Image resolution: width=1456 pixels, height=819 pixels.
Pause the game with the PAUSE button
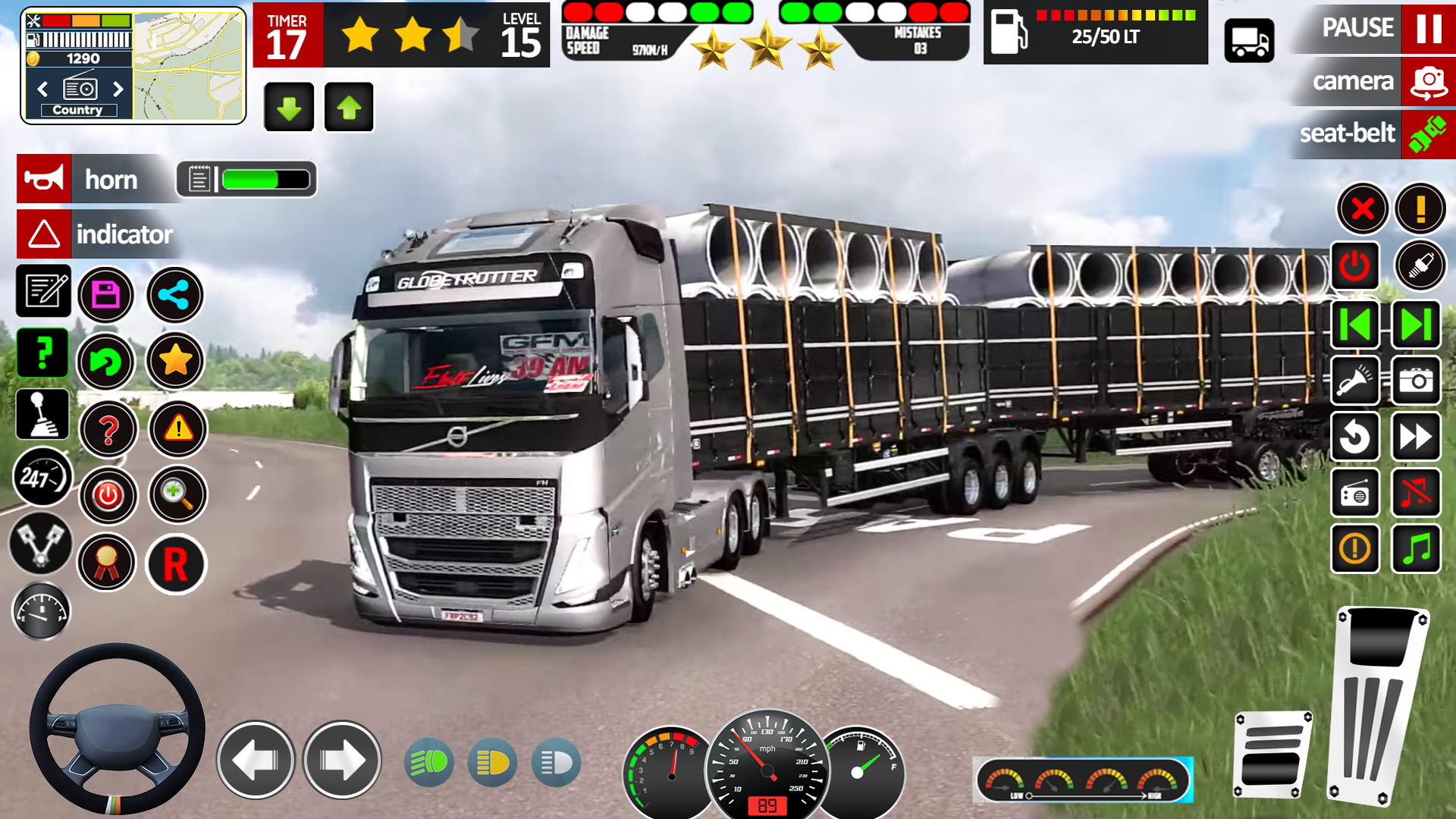click(x=1429, y=28)
